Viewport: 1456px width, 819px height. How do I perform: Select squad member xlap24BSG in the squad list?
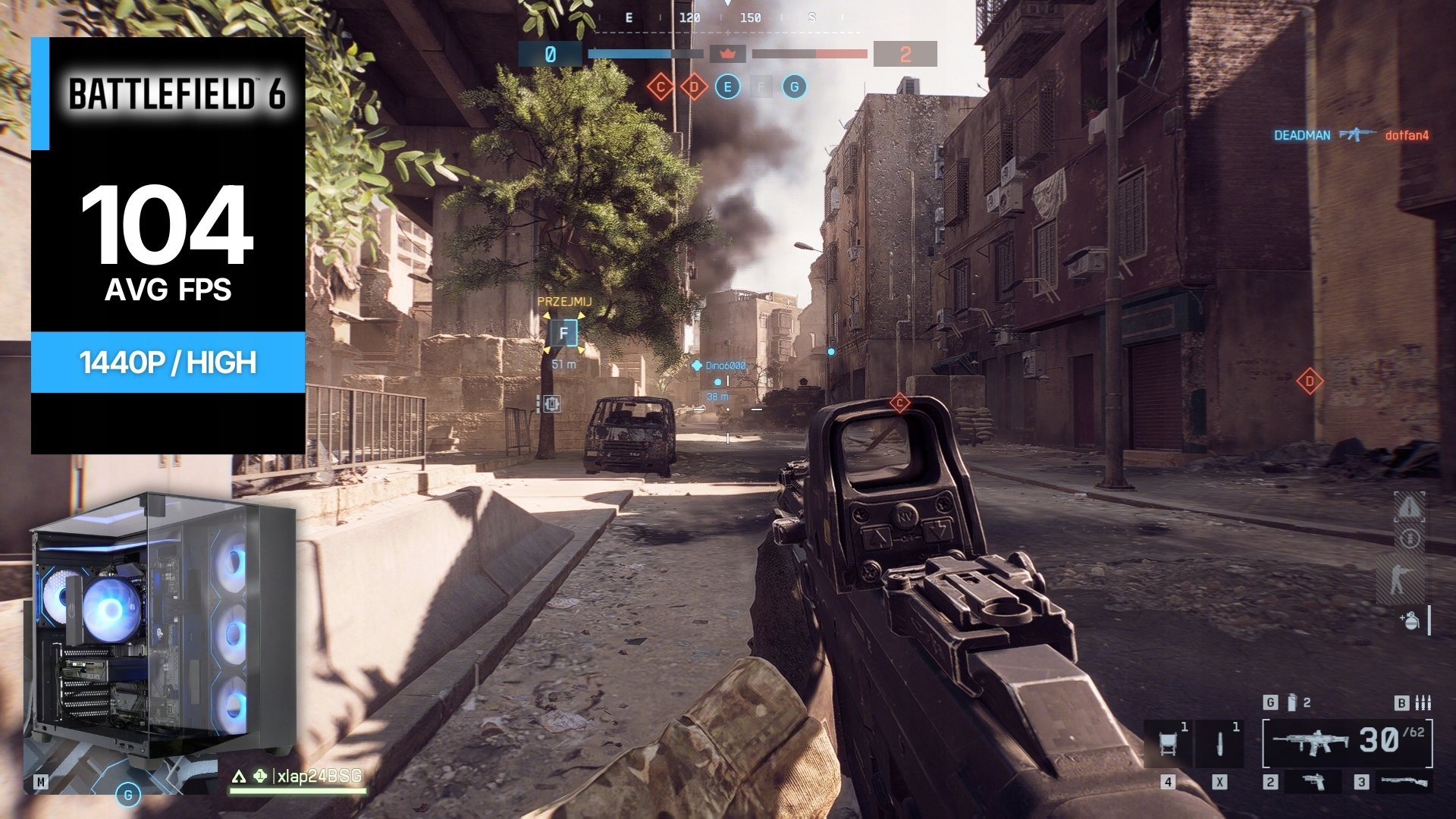(318, 777)
